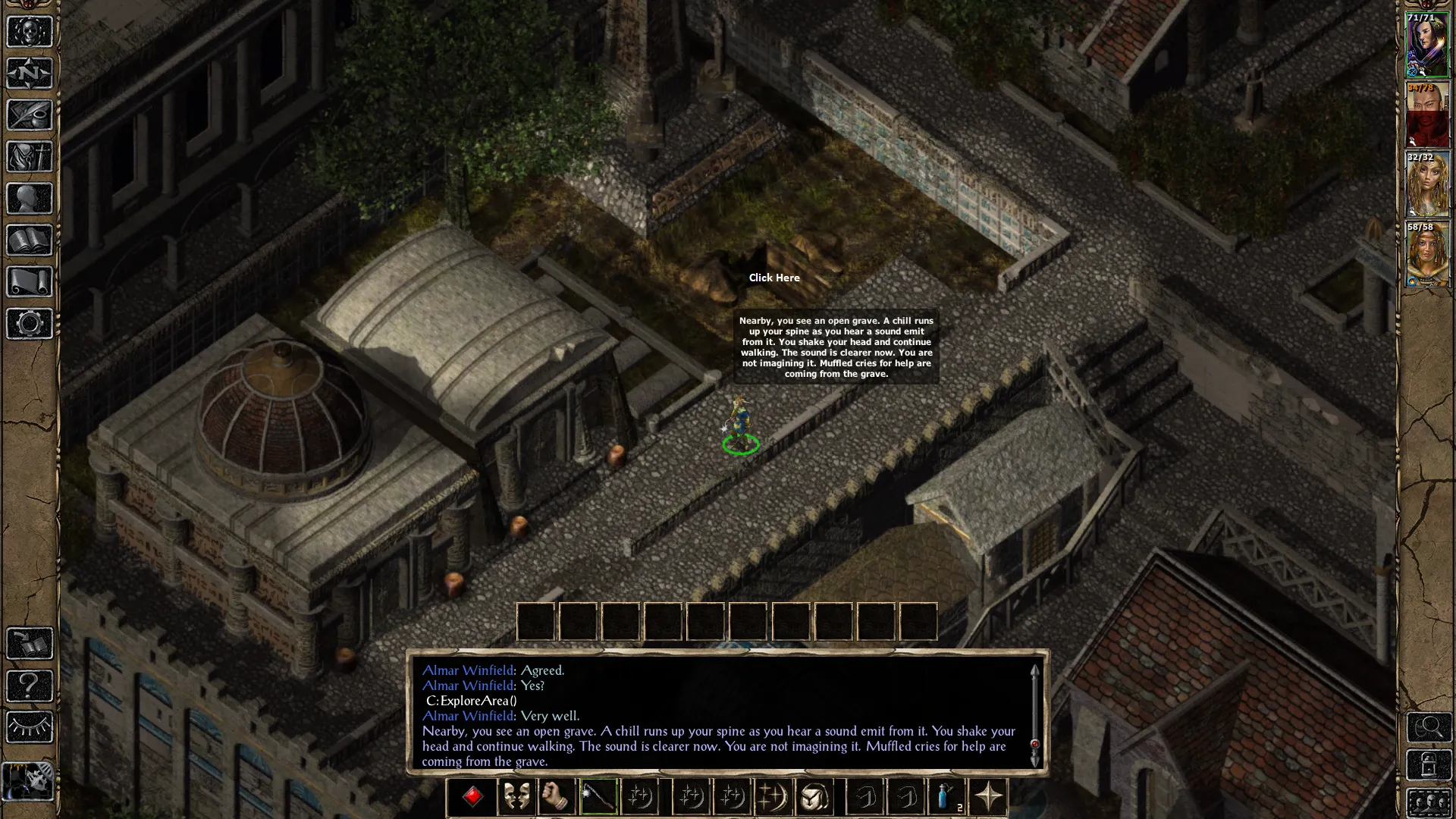
Task: Open the inventory armor-and-sword icon
Action: (30, 157)
